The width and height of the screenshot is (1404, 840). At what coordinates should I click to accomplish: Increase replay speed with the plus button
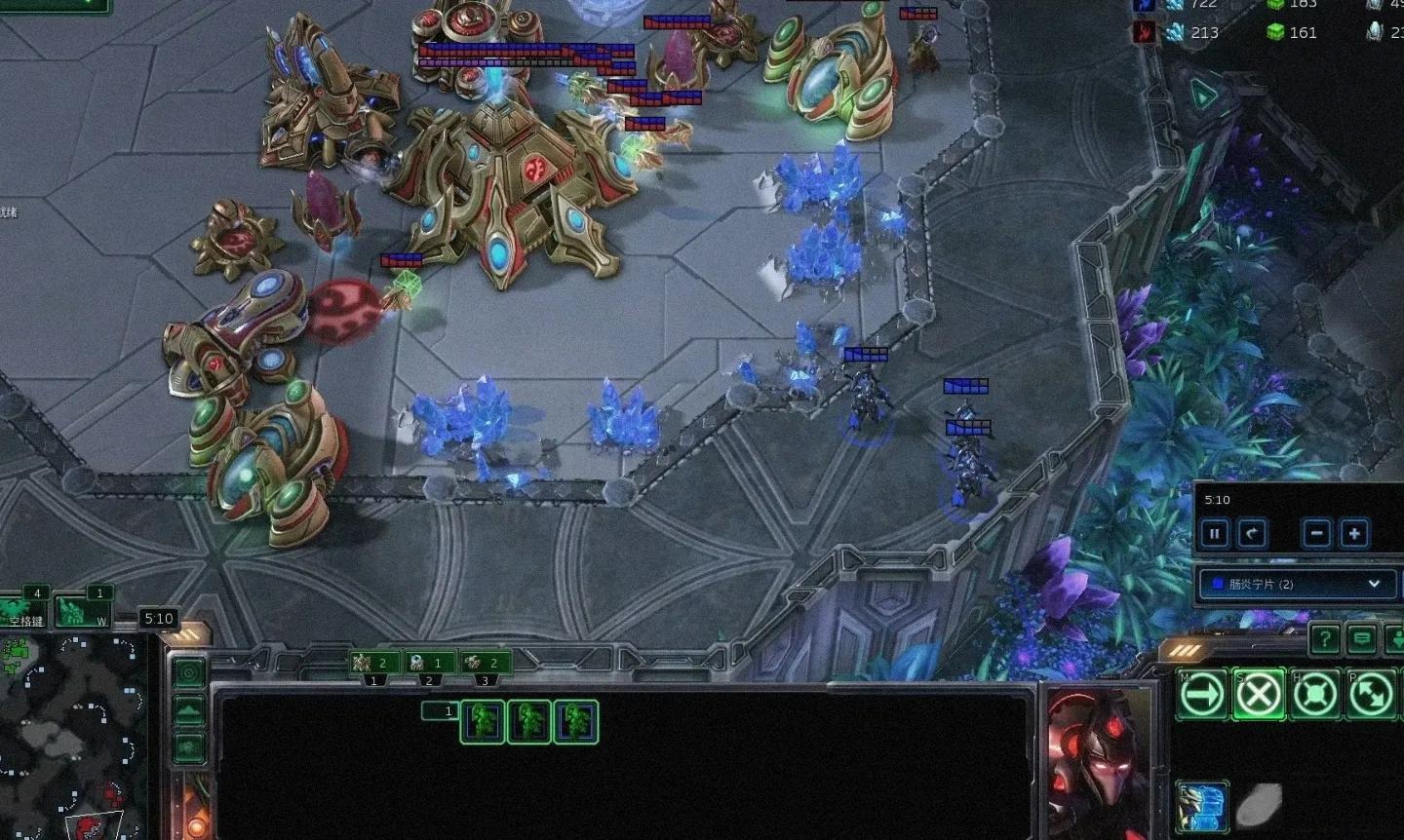click(x=1354, y=534)
